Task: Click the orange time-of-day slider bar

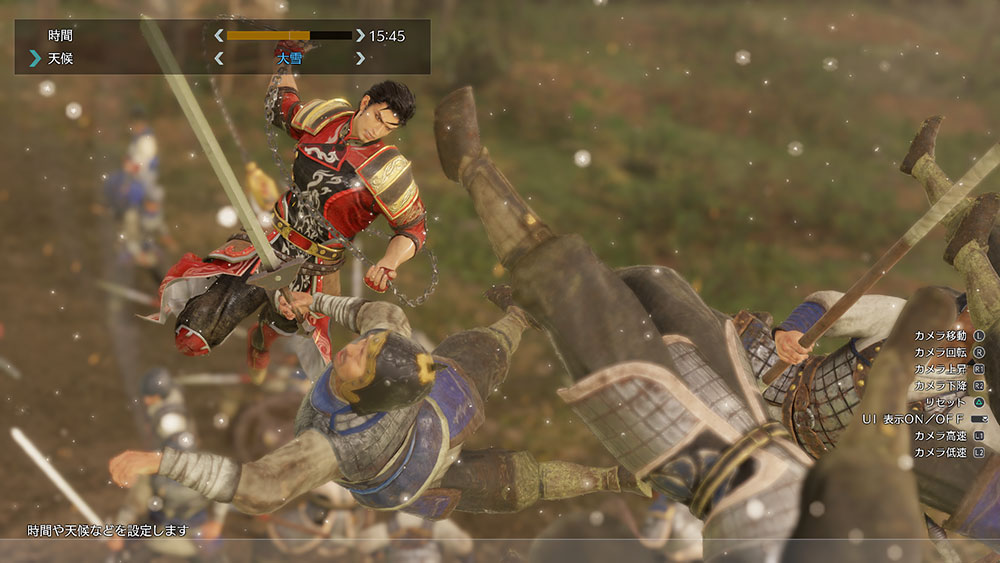Action: pyautogui.click(x=289, y=36)
